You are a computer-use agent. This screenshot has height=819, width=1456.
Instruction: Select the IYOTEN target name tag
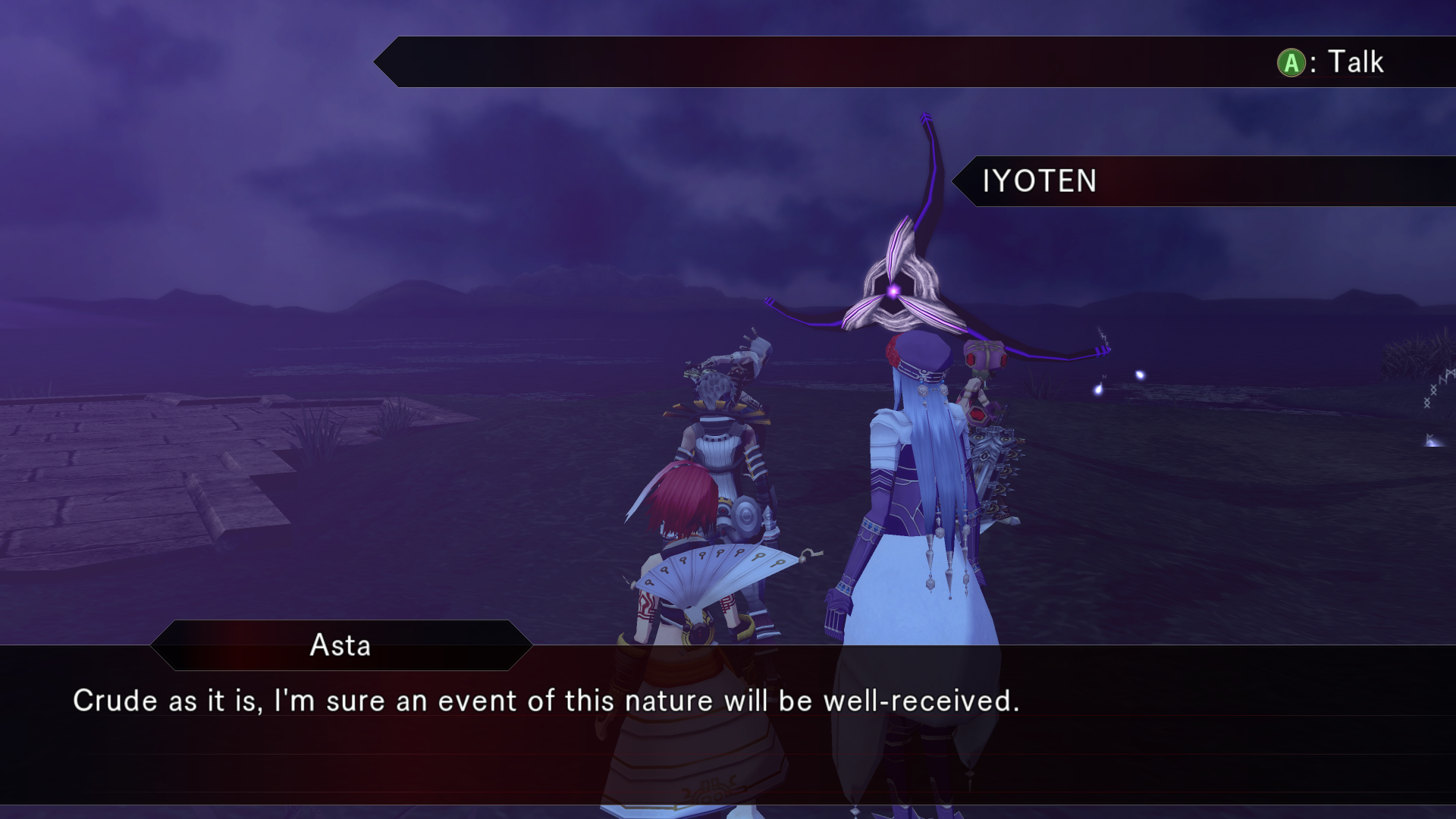(1039, 181)
